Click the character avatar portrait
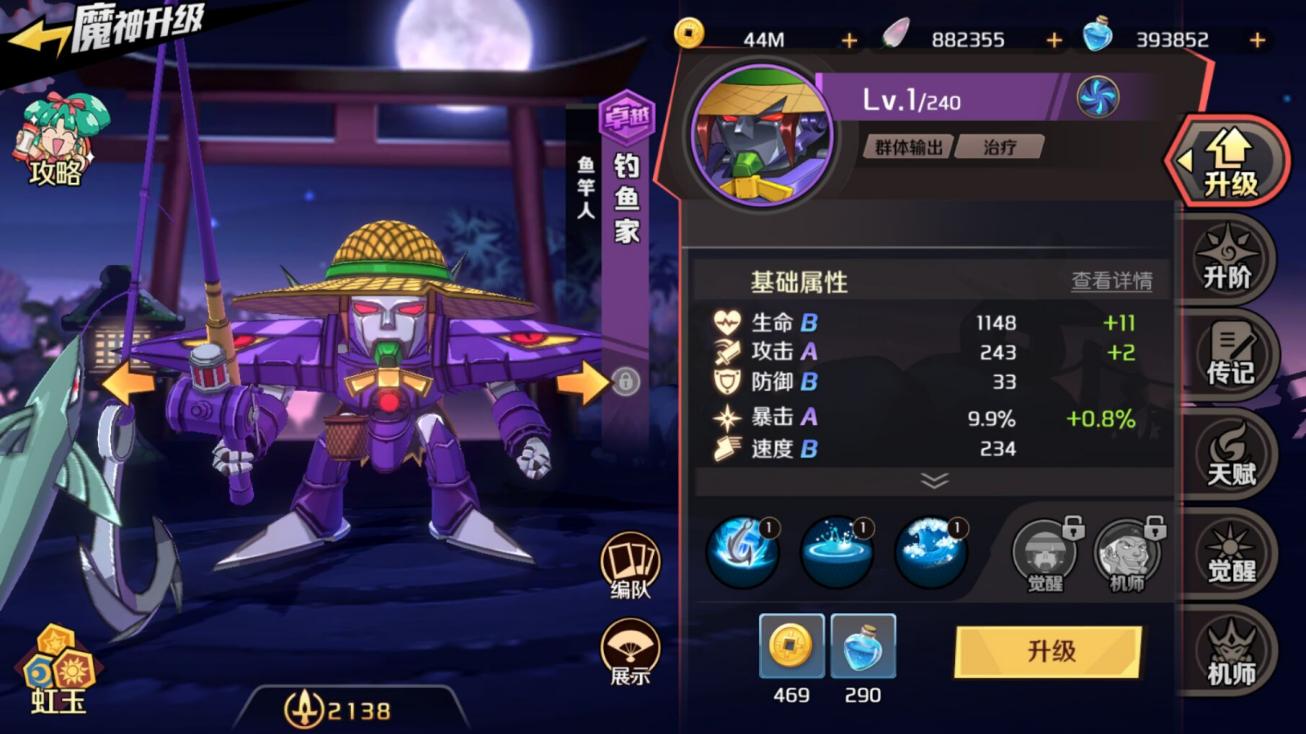This screenshot has height=734, width=1306. point(764,131)
